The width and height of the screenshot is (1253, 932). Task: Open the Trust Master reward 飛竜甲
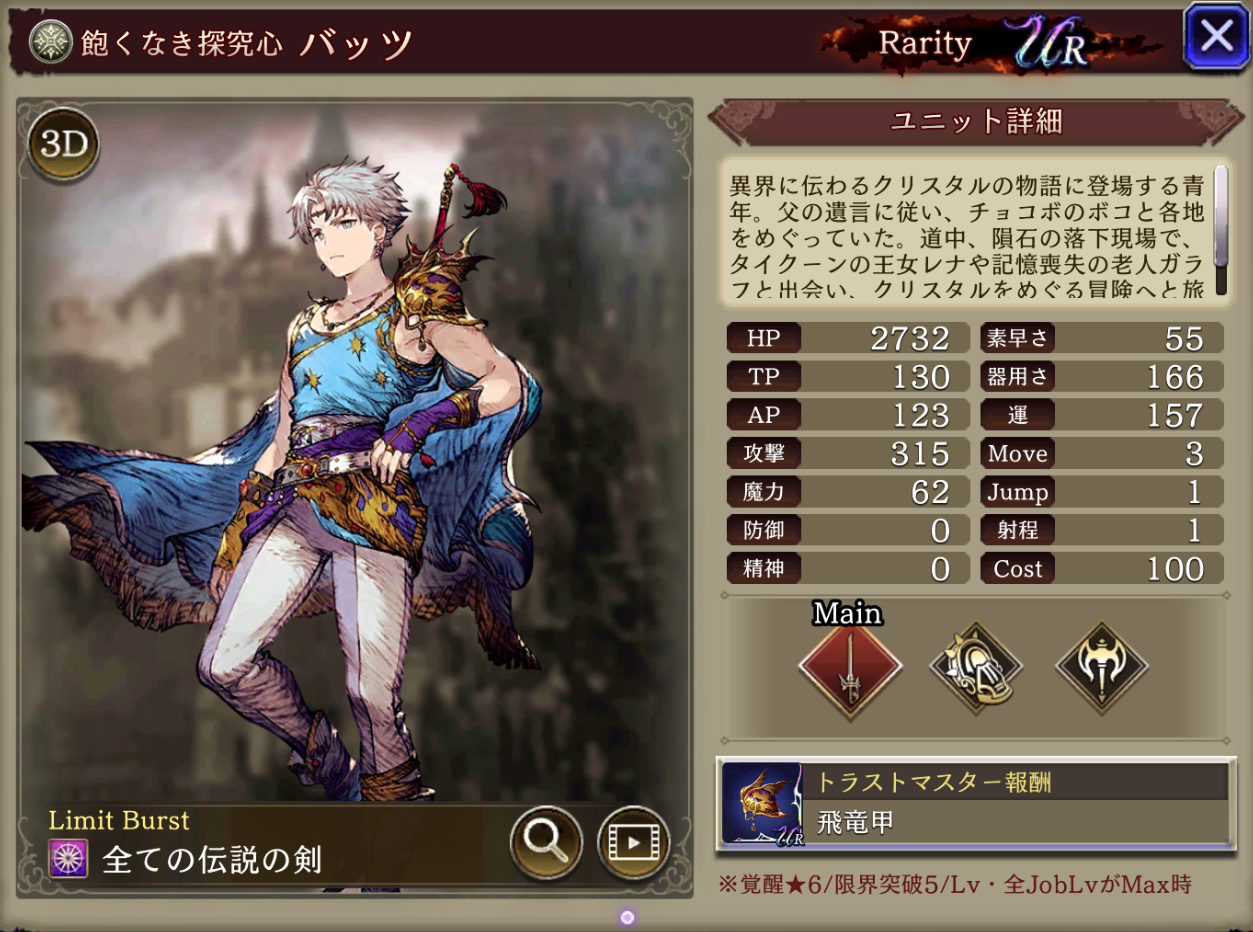[975, 803]
